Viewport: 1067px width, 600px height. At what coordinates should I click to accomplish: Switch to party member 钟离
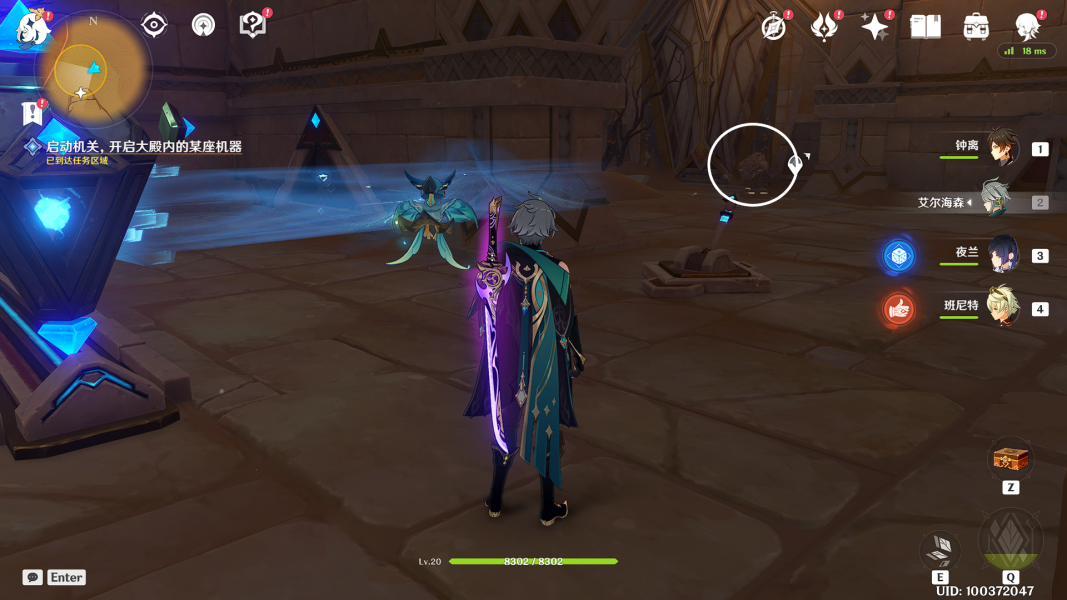[1001, 148]
